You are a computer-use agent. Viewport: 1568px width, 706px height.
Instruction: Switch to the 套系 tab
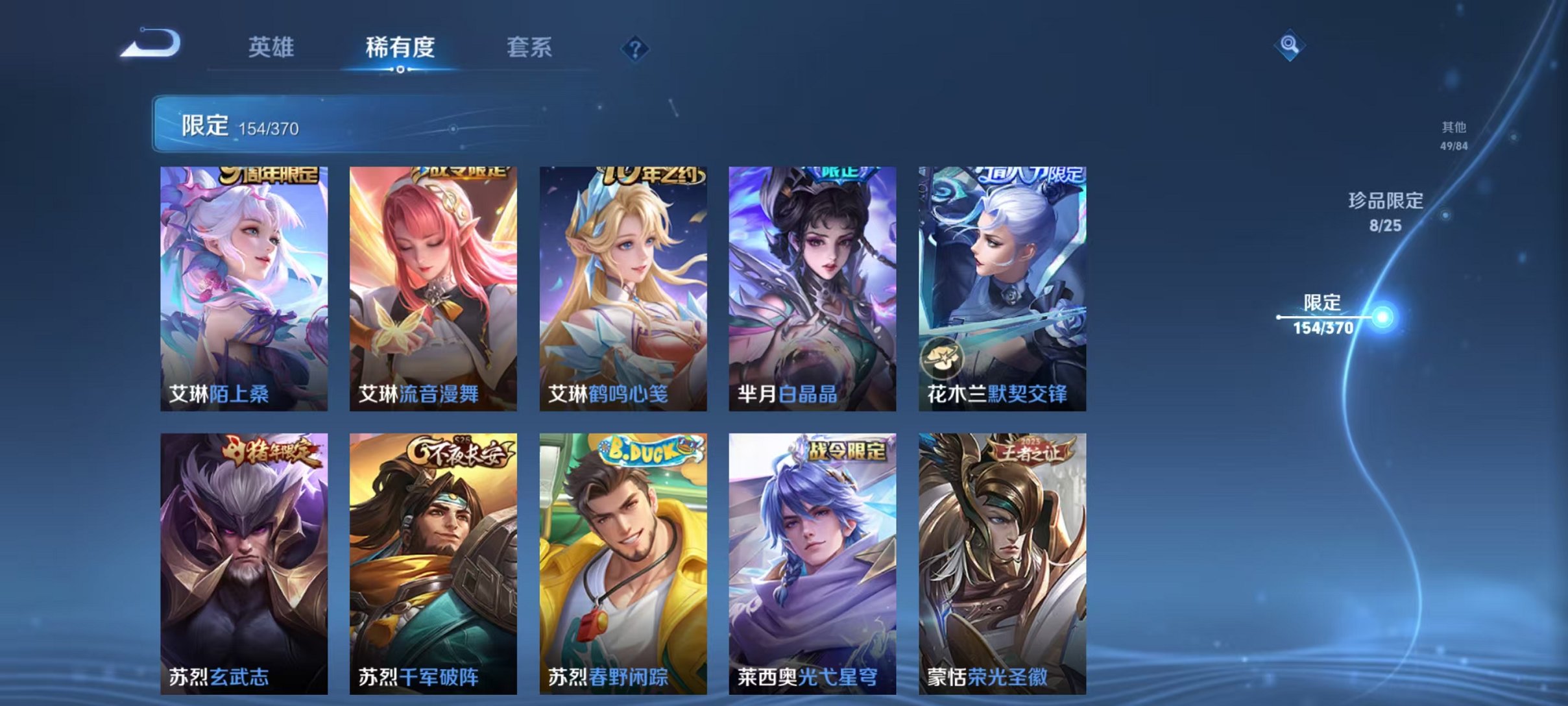(x=529, y=47)
